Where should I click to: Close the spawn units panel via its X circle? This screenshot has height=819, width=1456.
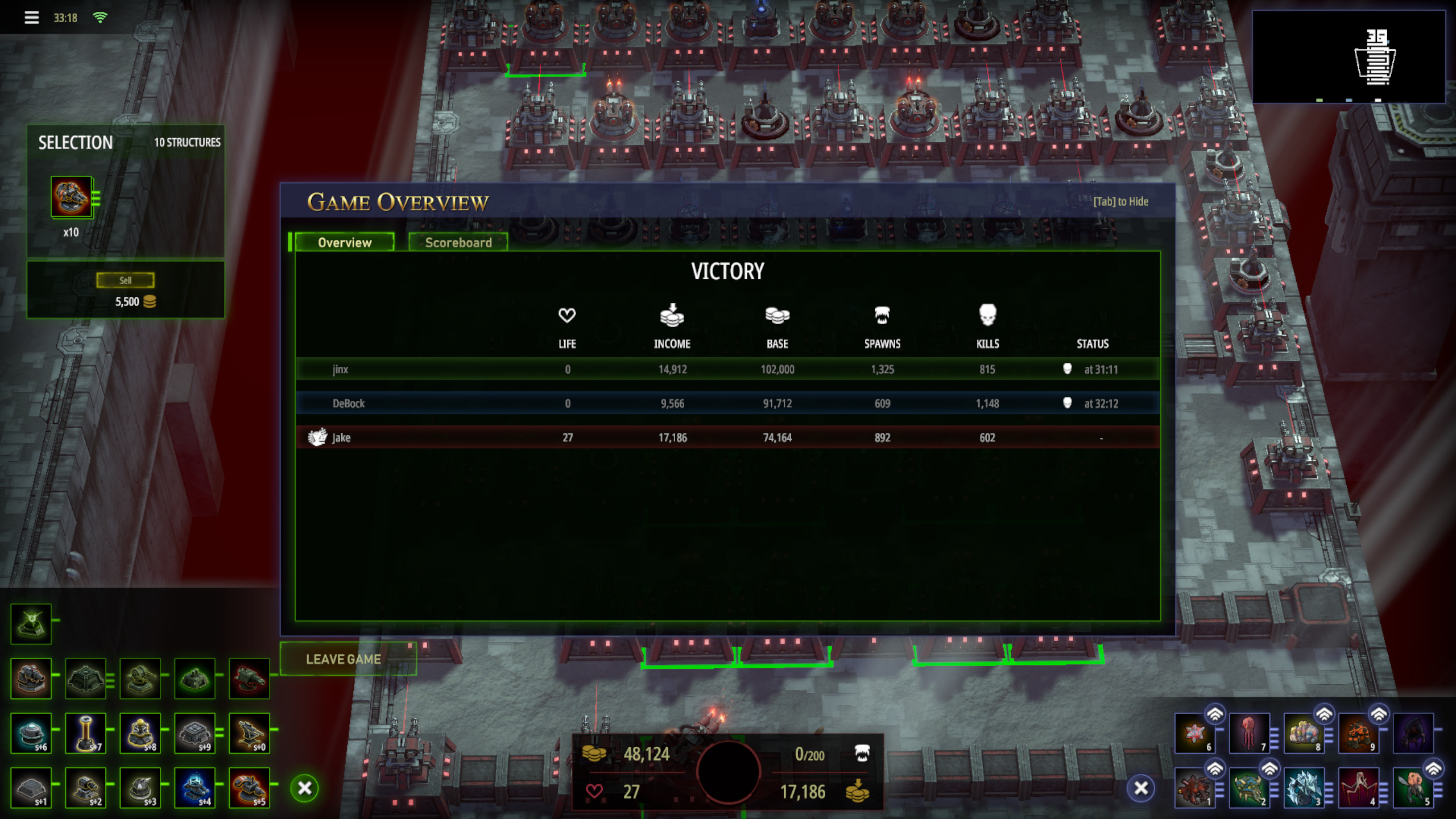point(1141,789)
